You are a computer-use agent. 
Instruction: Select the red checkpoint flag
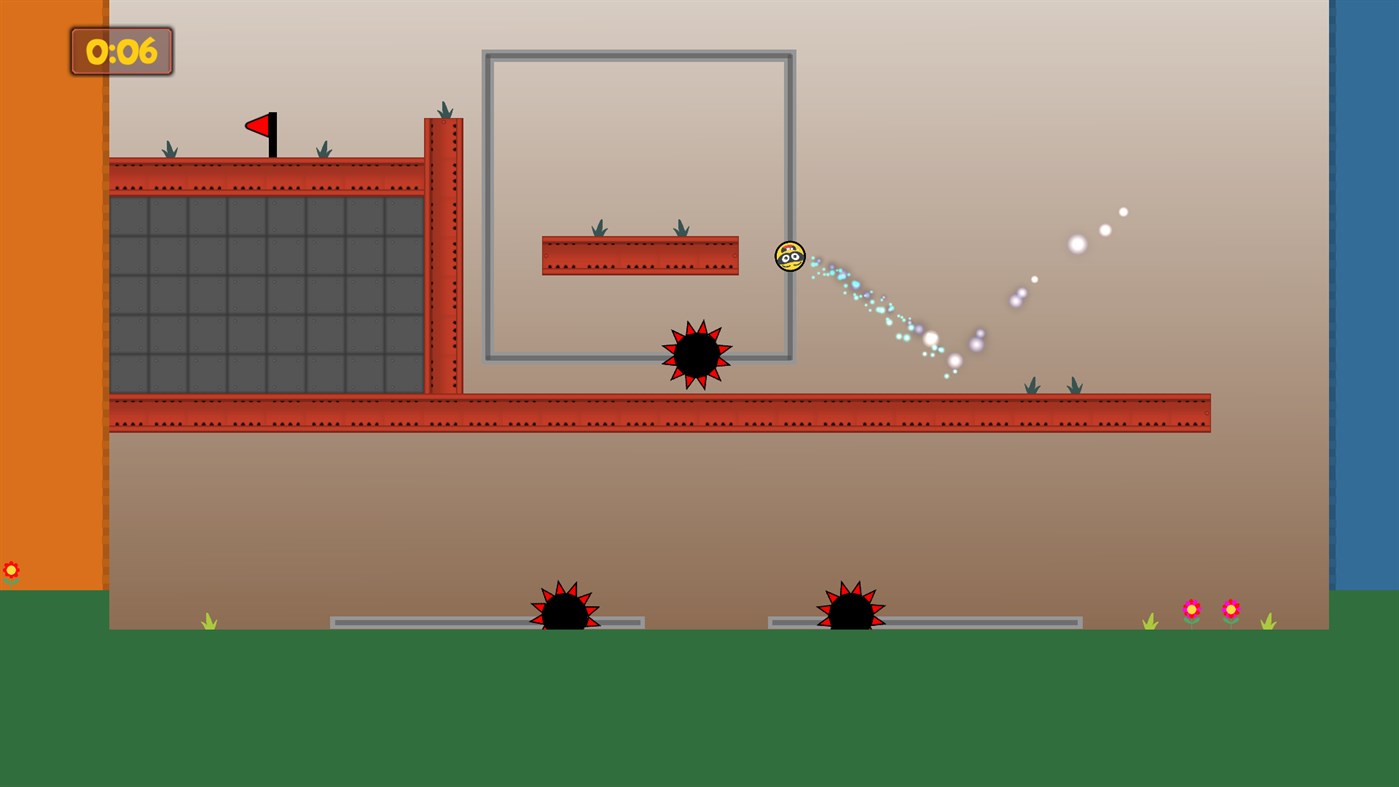pyautogui.click(x=260, y=128)
